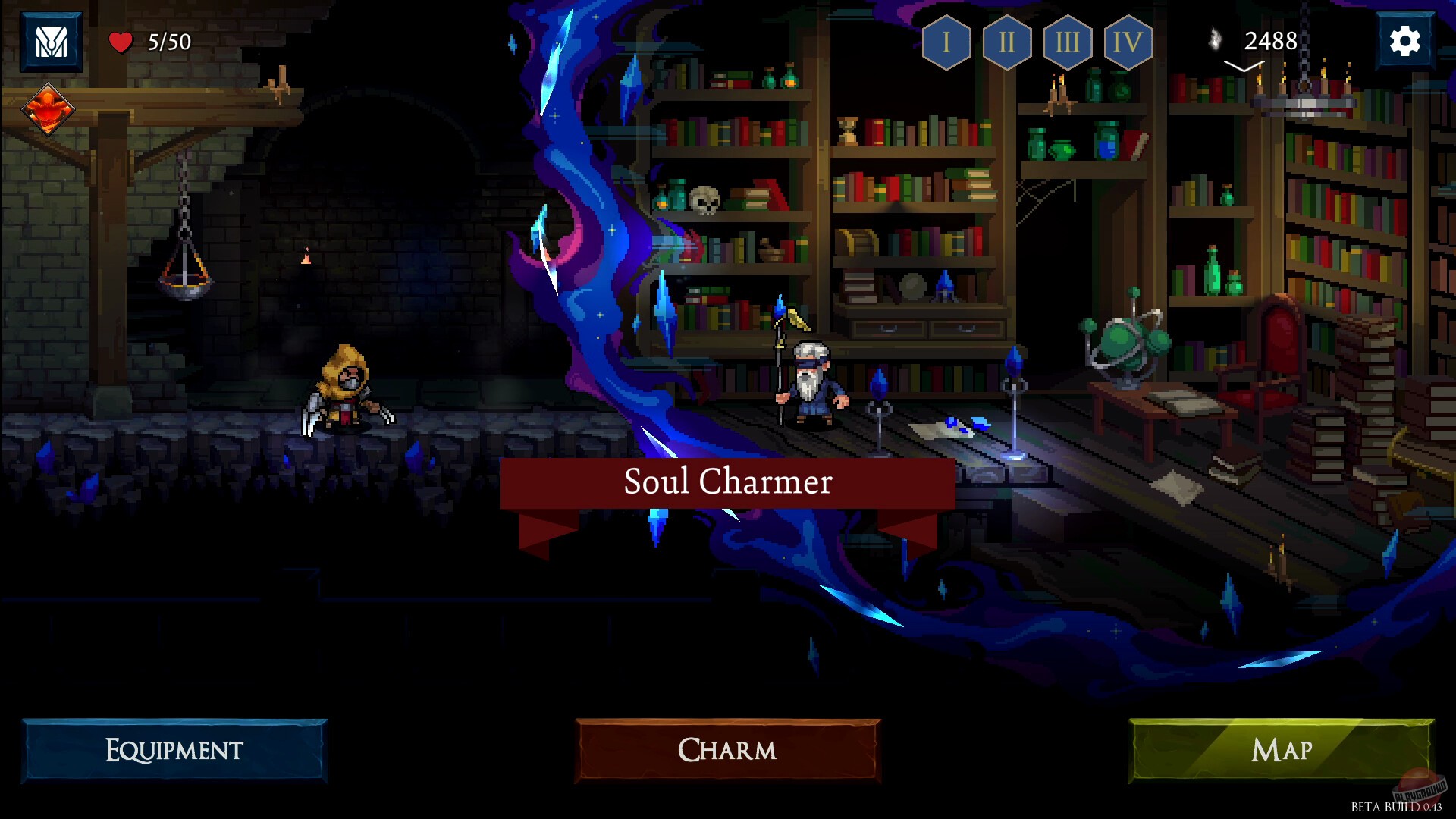Select the chapter IV hexagon icon
Screen dimensions: 1456x819
[1127, 42]
